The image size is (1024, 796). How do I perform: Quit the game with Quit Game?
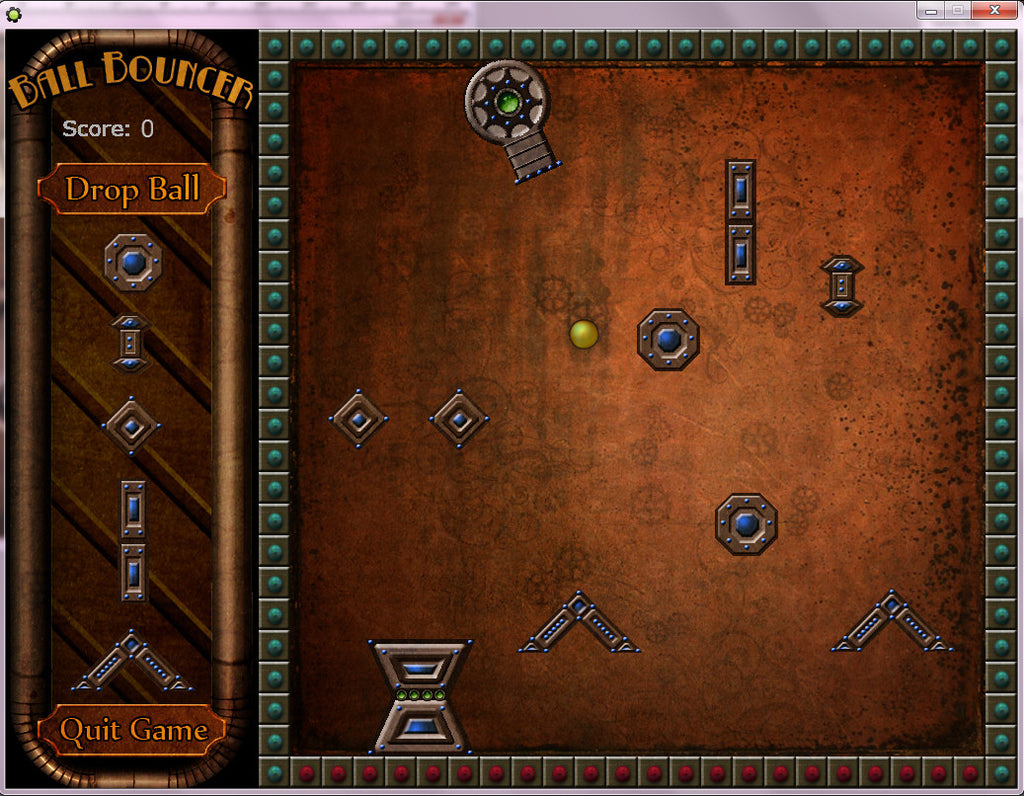click(x=132, y=730)
